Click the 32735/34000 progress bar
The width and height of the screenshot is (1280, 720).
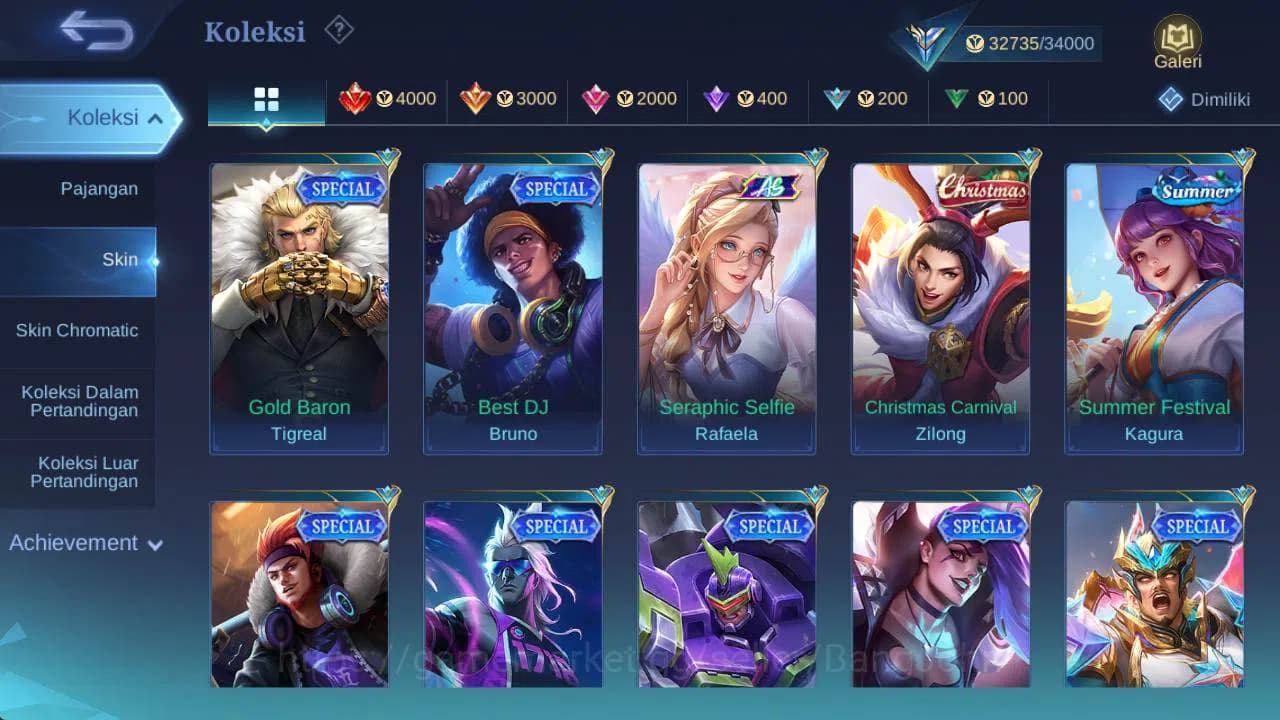[1030, 44]
